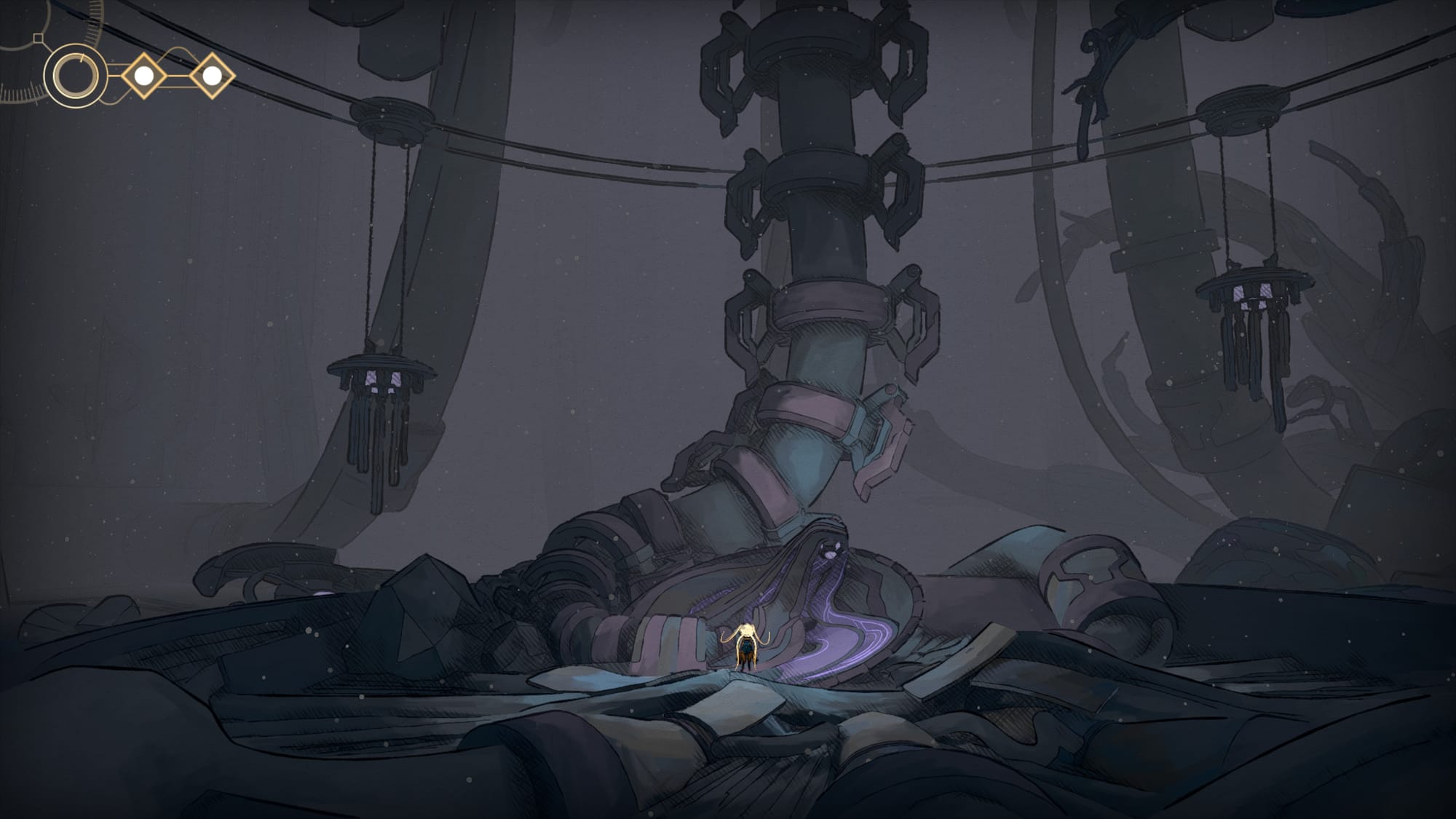This screenshot has width=1456, height=819.
Task: Click the golden ring gauge icon
Action: coord(75,76)
